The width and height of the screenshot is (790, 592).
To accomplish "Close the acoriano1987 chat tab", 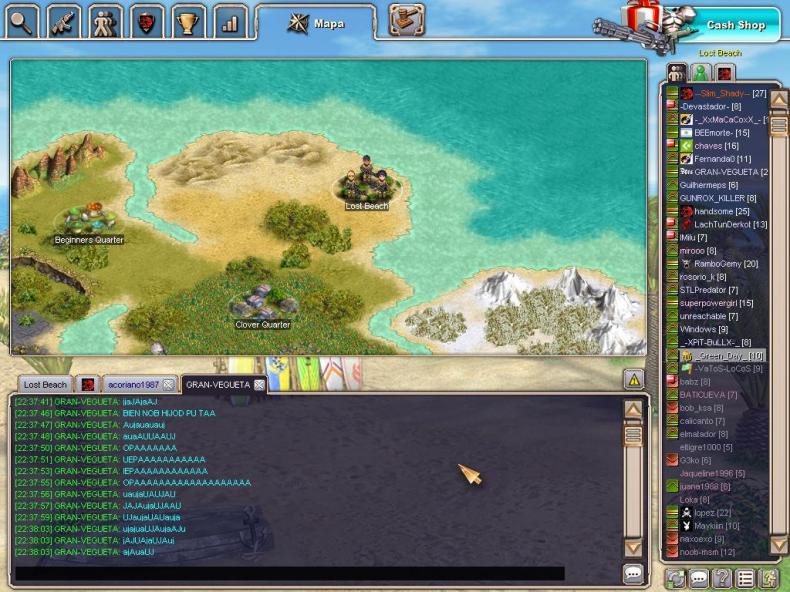I will tap(168, 384).
